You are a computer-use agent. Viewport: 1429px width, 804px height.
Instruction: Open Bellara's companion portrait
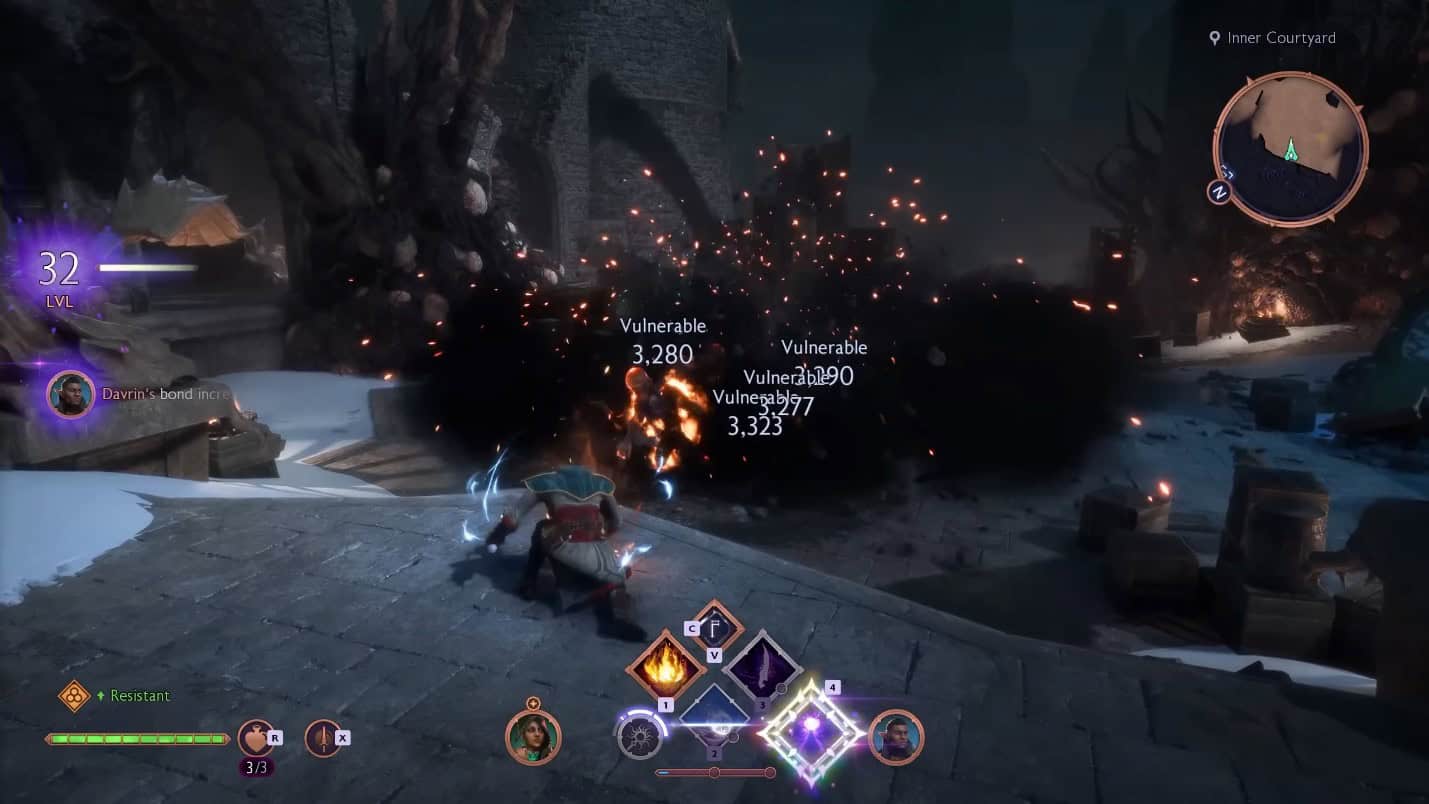click(x=535, y=738)
